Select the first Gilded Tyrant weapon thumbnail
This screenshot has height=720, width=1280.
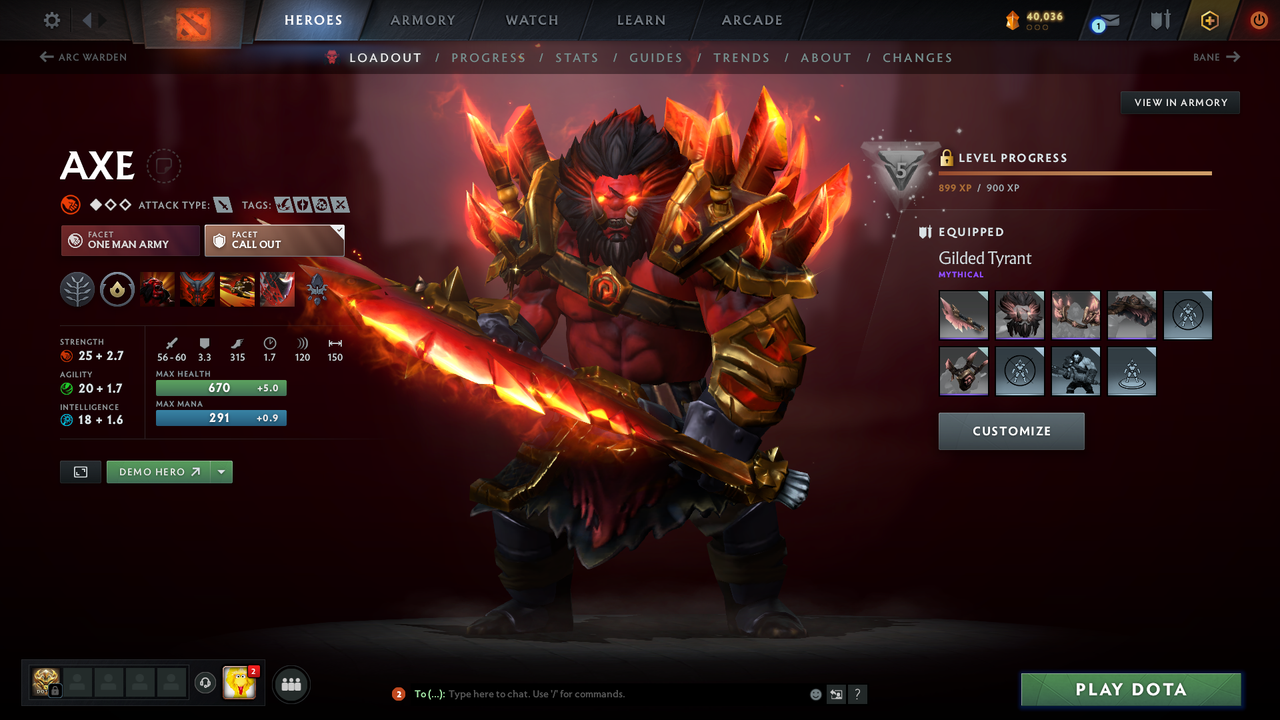(963, 315)
